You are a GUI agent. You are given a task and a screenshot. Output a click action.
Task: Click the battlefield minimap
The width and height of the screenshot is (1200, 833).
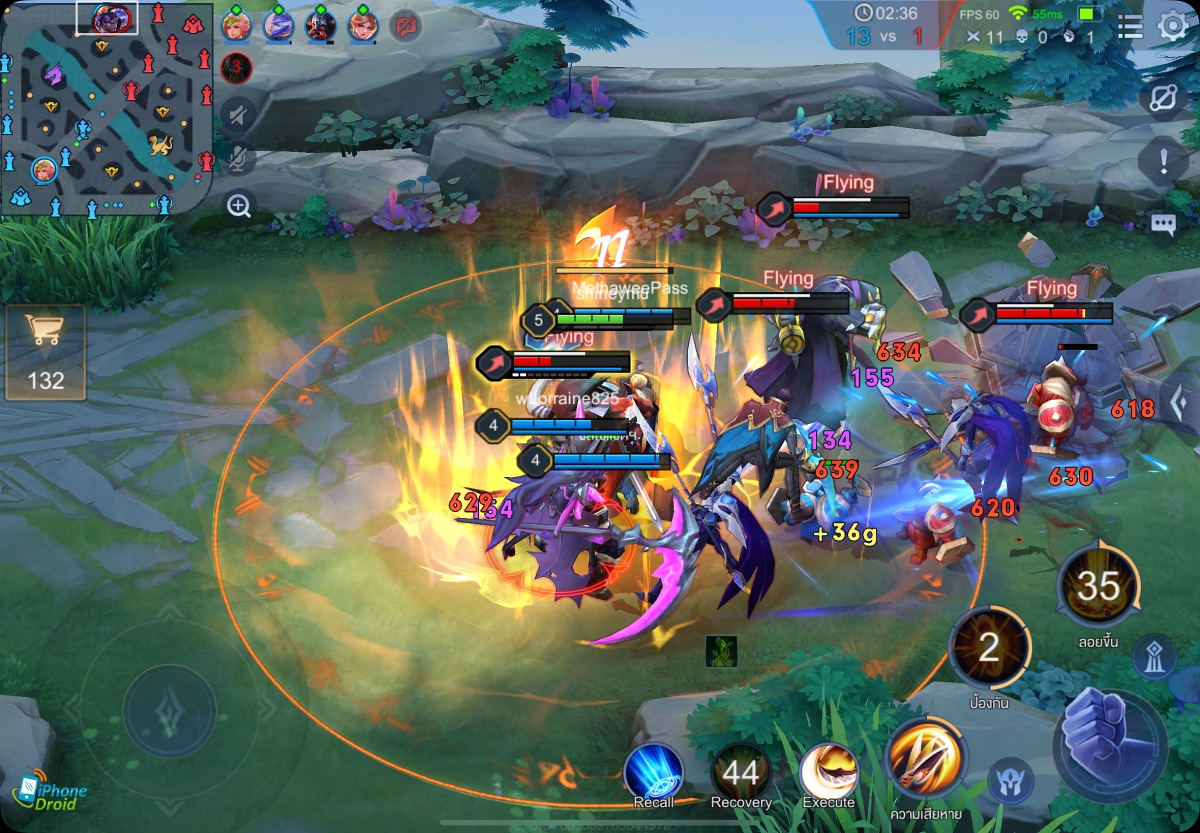pyautogui.click(x=107, y=110)
